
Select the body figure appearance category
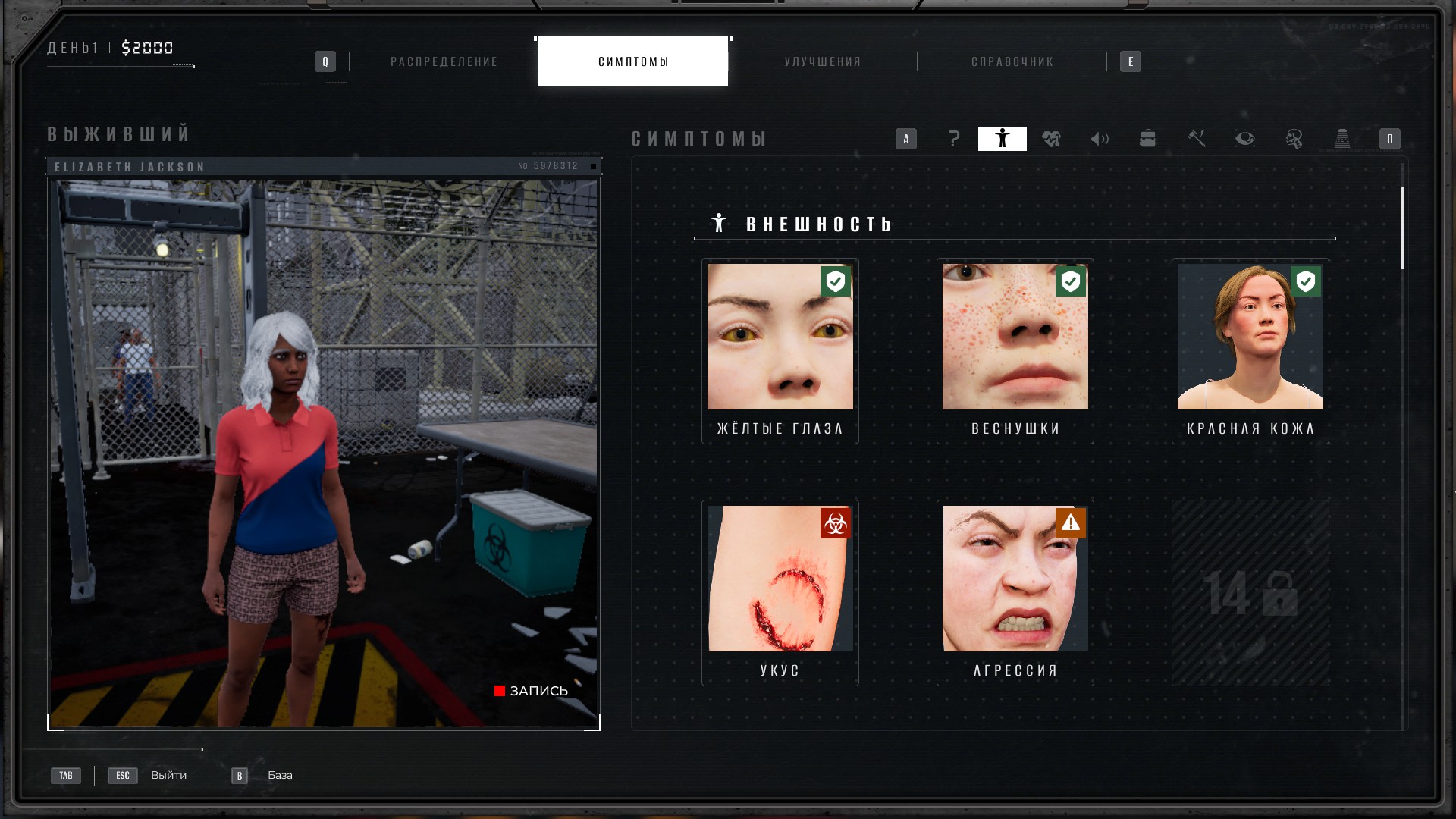[x=1002, y=139]
